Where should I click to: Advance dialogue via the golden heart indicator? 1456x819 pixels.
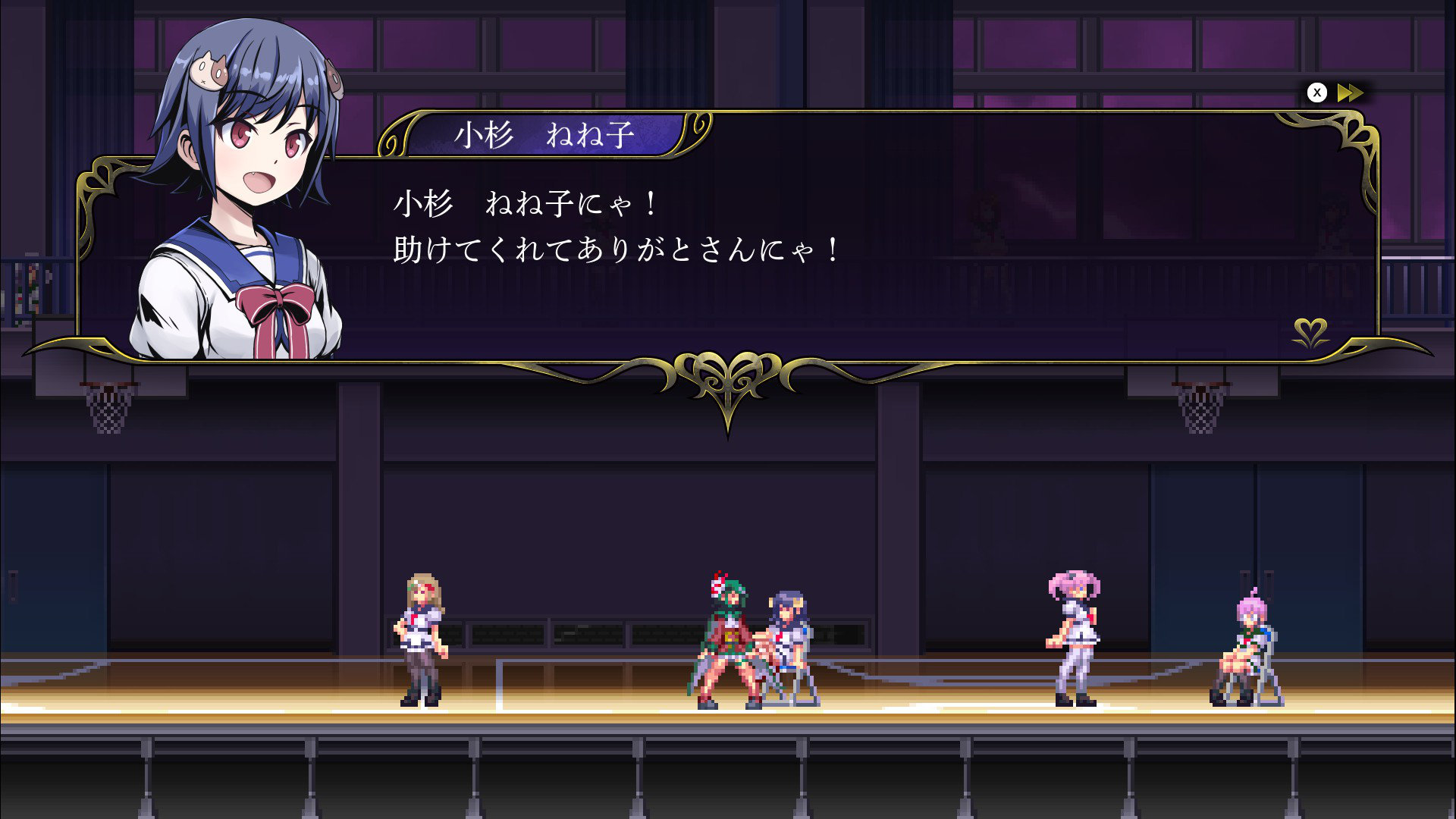click(1310, 332)
